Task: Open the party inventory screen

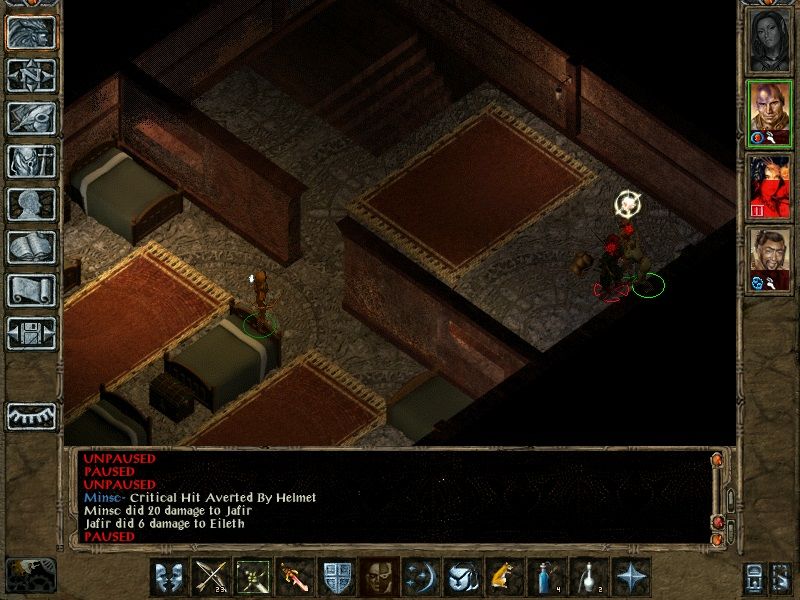Action: [x=32, y=161]
